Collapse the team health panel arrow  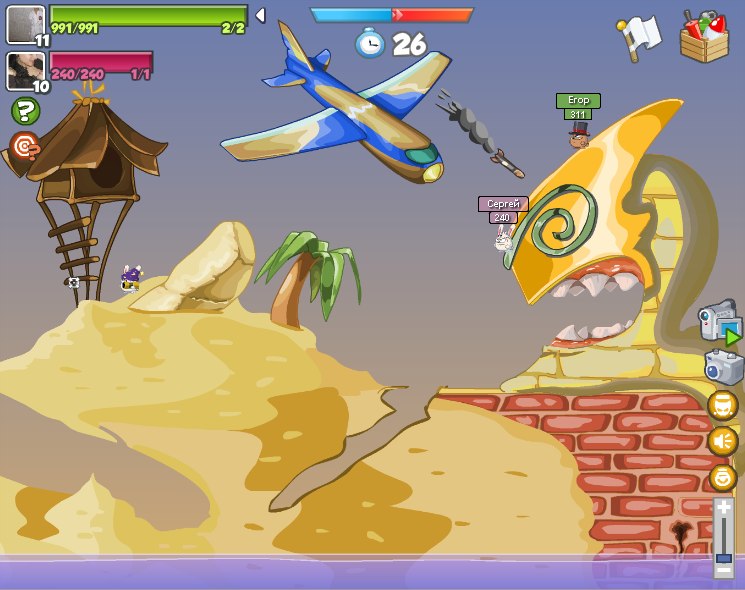[x=260, y=15]
